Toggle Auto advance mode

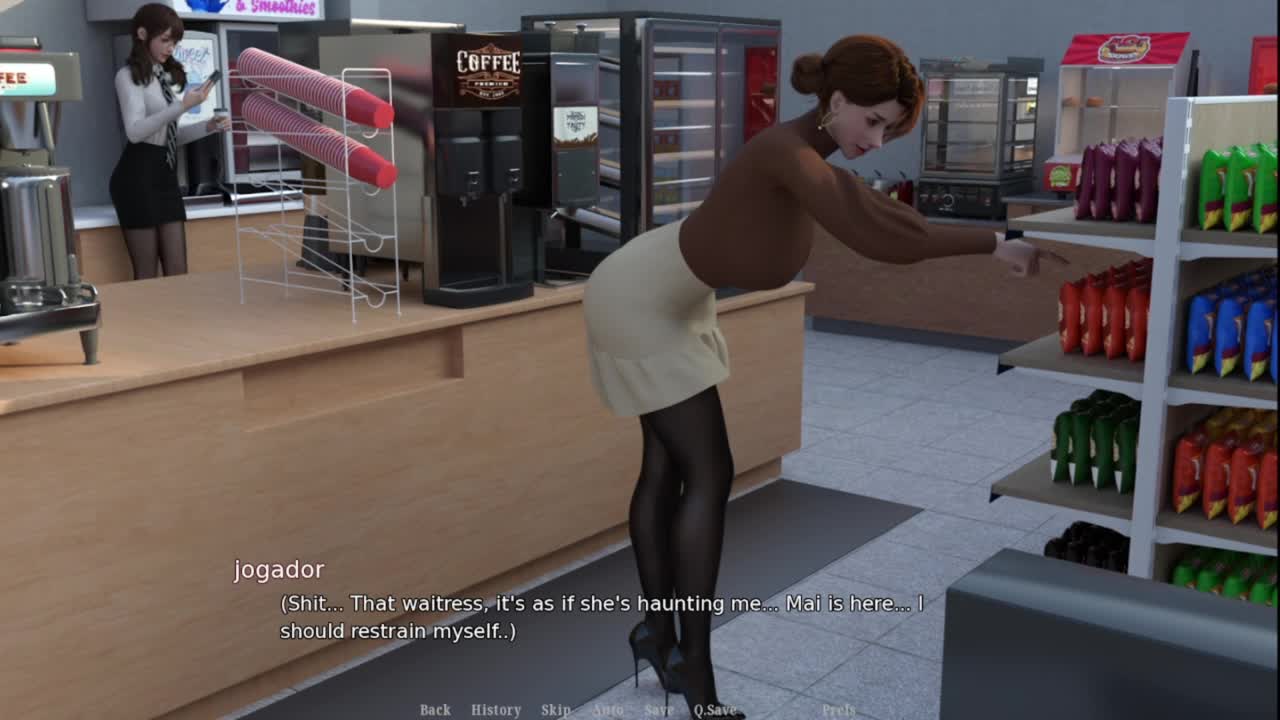click(607, 710)
